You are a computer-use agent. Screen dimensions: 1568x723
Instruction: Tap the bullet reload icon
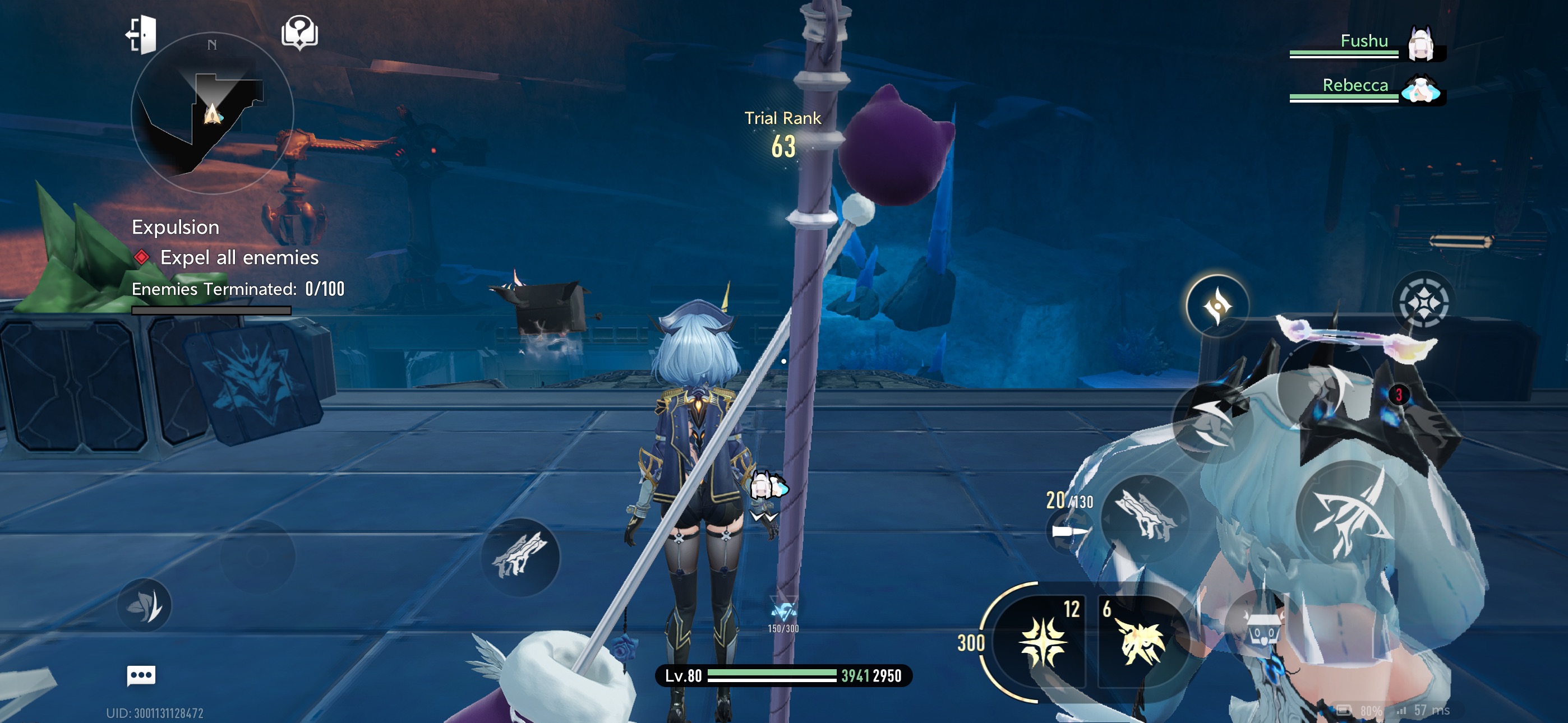pyautogui.click(x=1069, y=532)
